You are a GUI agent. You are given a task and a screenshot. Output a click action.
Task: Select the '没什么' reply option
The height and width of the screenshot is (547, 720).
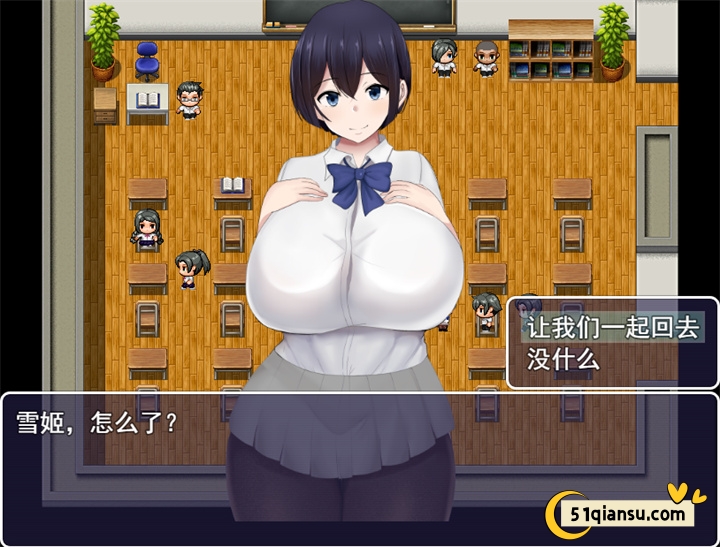click(563, 360)
